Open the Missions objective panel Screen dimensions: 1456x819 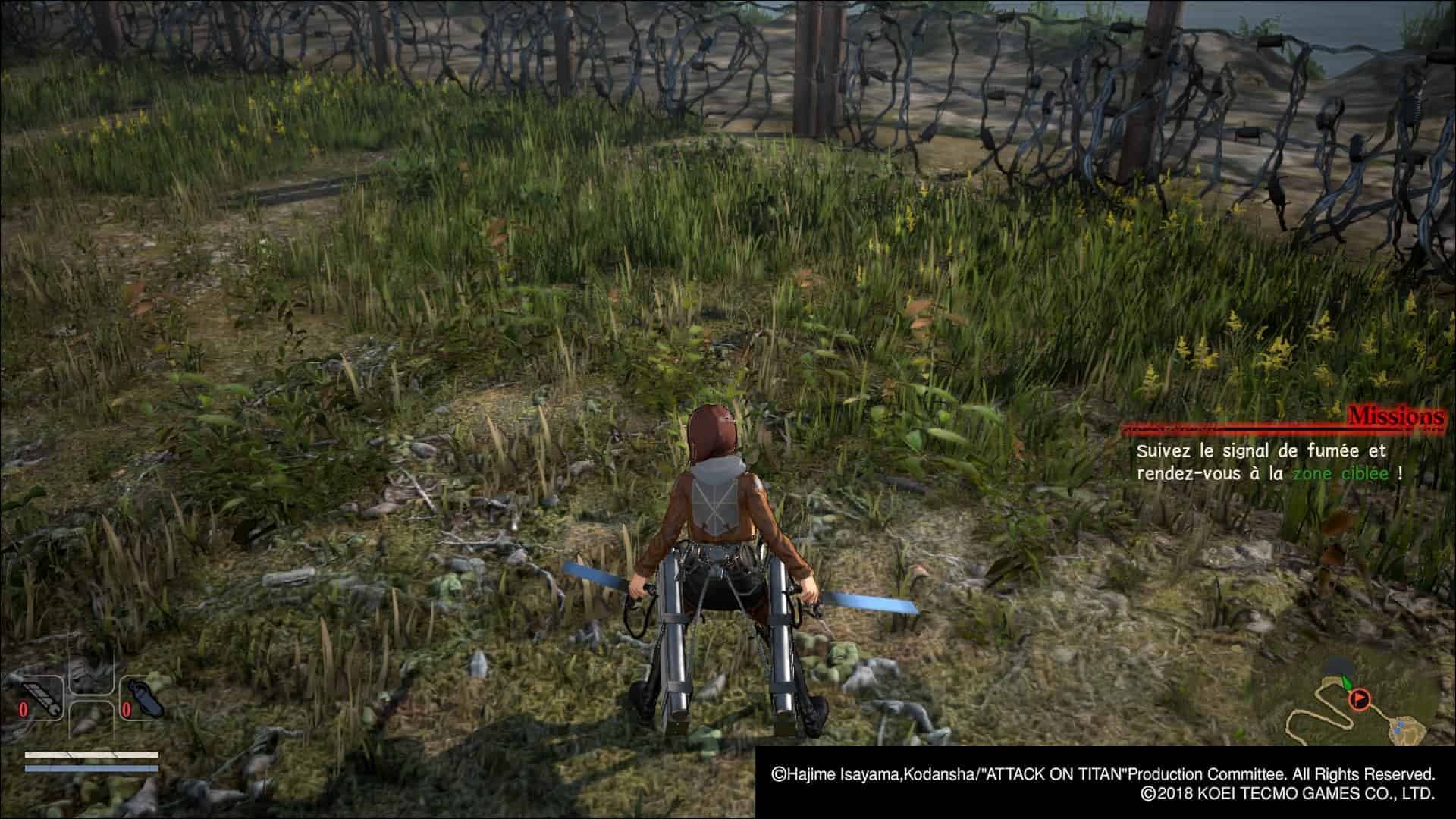[1395, 416]
